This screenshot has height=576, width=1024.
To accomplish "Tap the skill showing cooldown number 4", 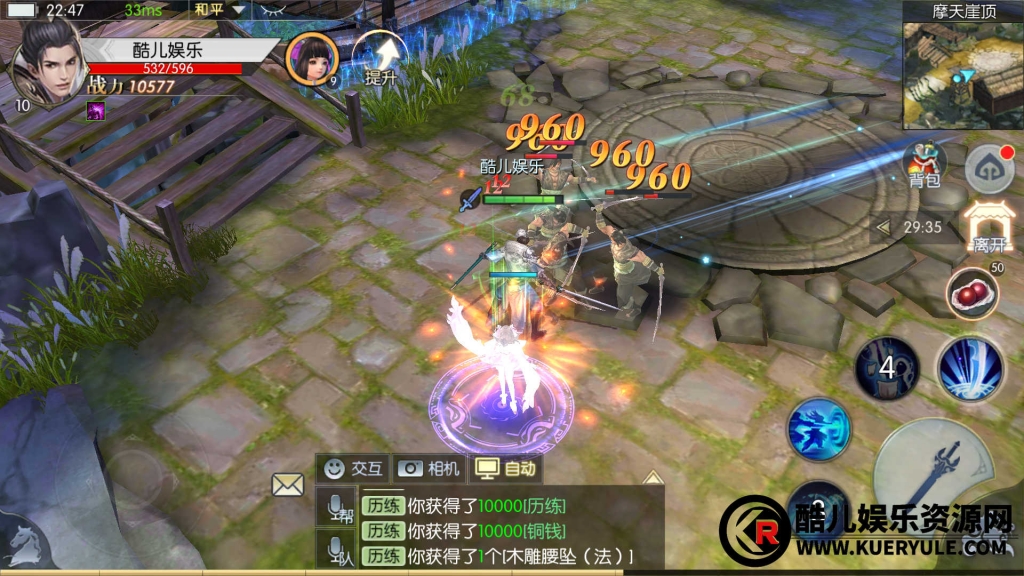I will (x=886, y=368).
